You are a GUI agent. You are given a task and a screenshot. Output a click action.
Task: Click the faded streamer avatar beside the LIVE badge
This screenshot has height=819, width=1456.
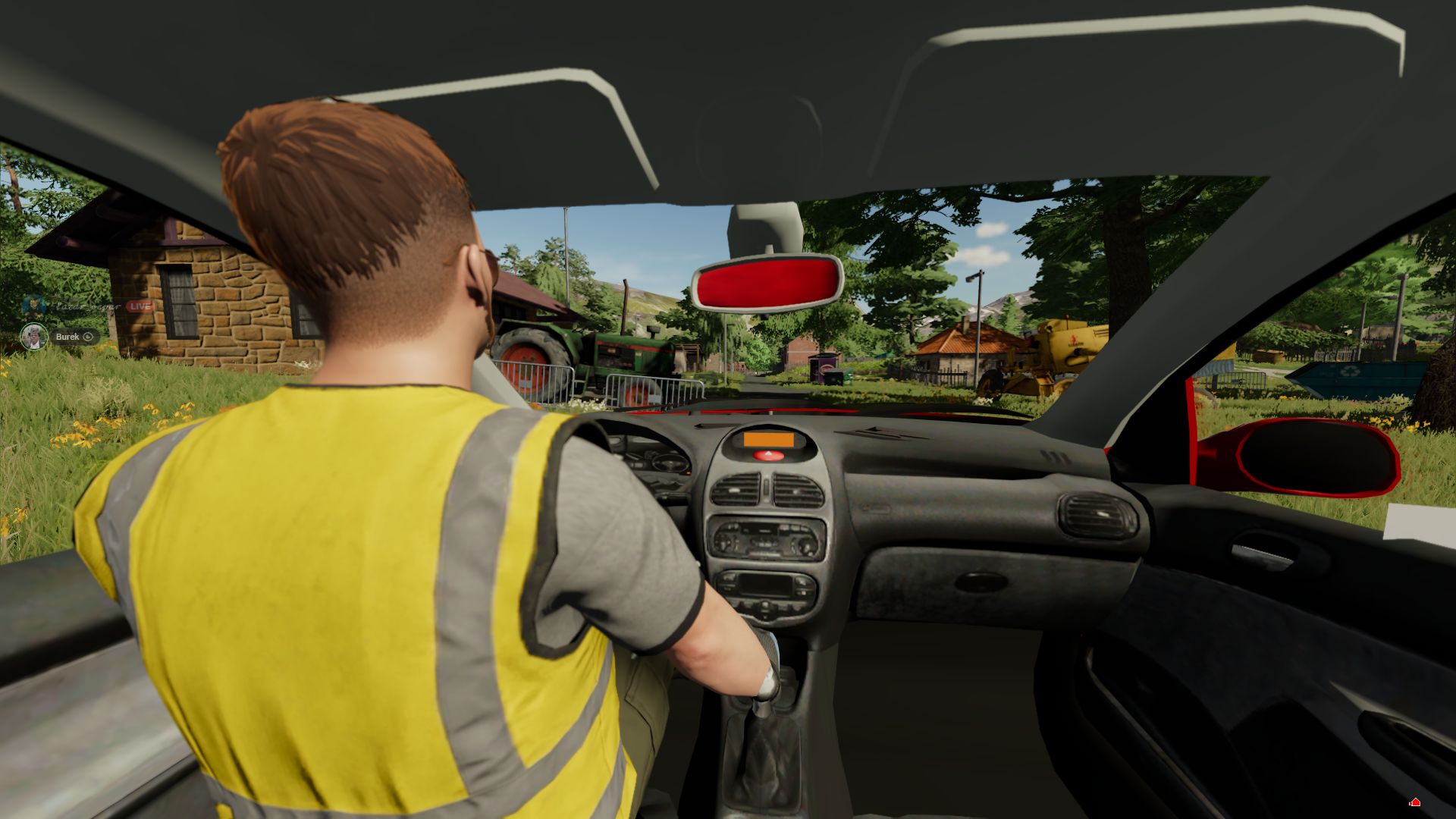tap(34, 306)
